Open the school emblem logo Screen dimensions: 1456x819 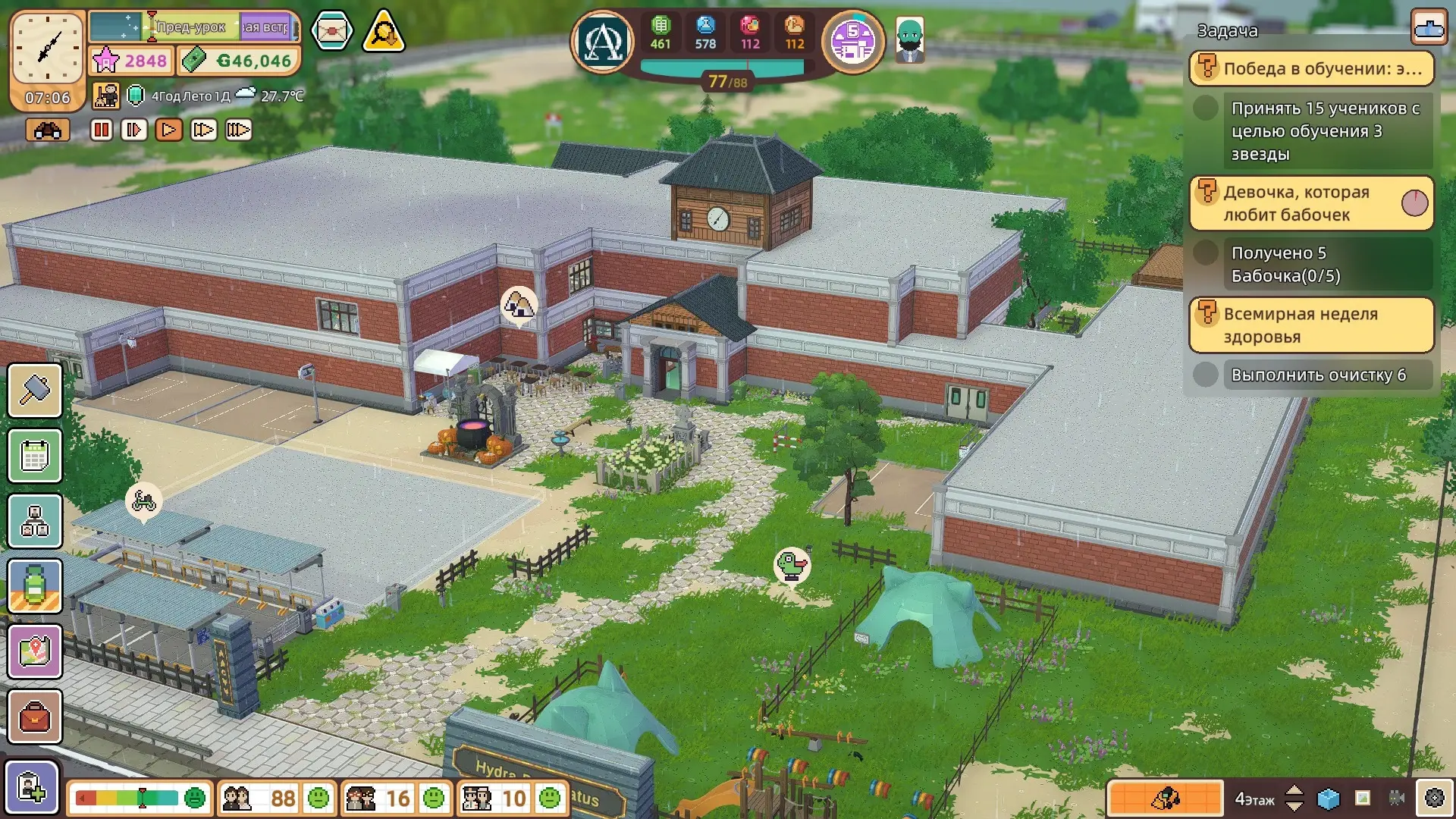point(603,42)
